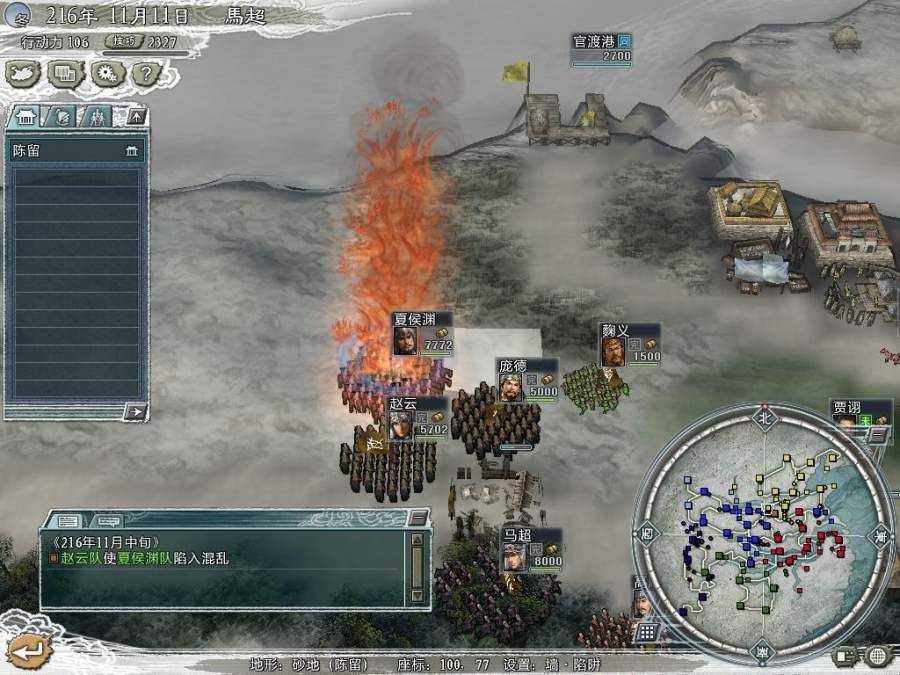Open the globe button in the bottom corner
The image size is (900, 675).
coord(877,656)
